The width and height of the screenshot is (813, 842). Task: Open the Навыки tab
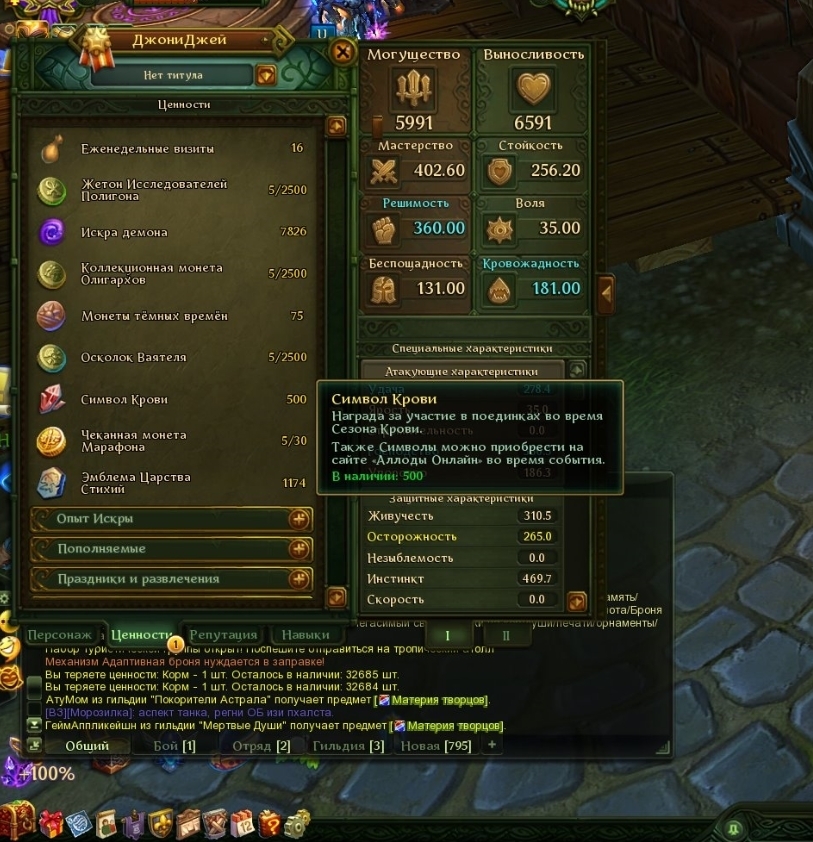(x=305, y=634)
